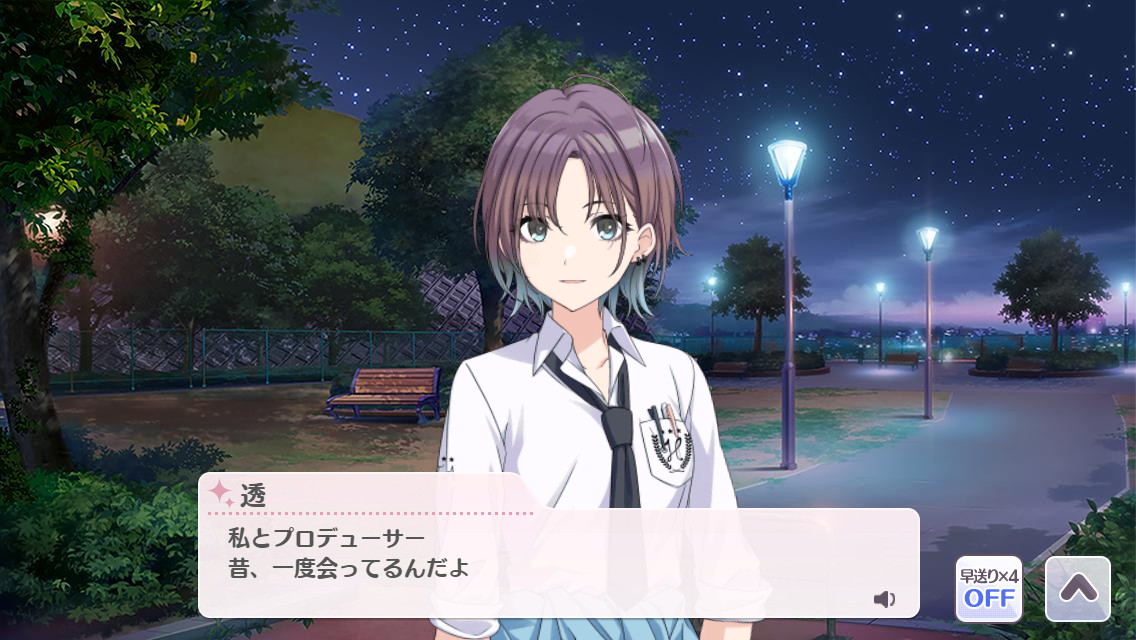
Task: Advance the dialogue by clicking 透's text box
Action: tap(558, 562)
